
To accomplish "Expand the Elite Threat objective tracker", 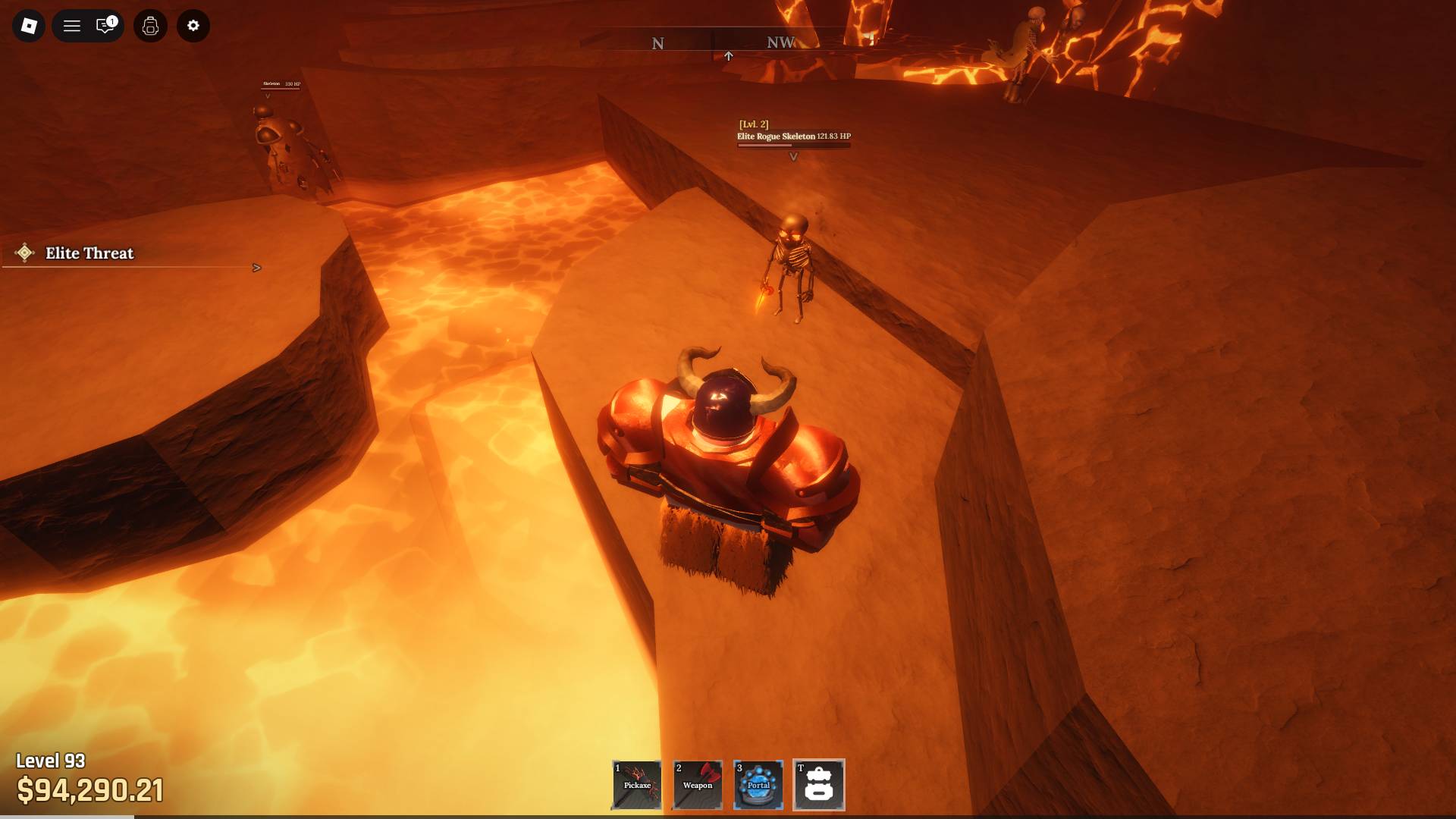I will point(256,268).
